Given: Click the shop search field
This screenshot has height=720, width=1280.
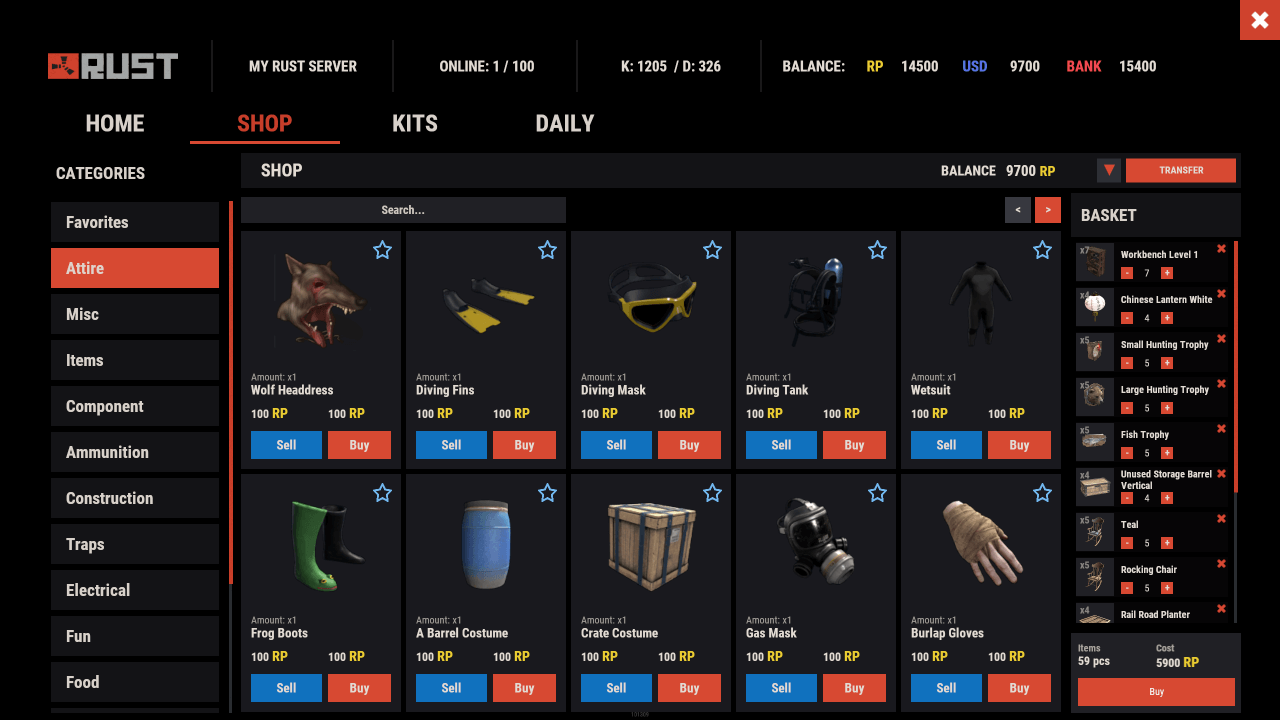Looking at the screenshot, I should tap(403, 210).
